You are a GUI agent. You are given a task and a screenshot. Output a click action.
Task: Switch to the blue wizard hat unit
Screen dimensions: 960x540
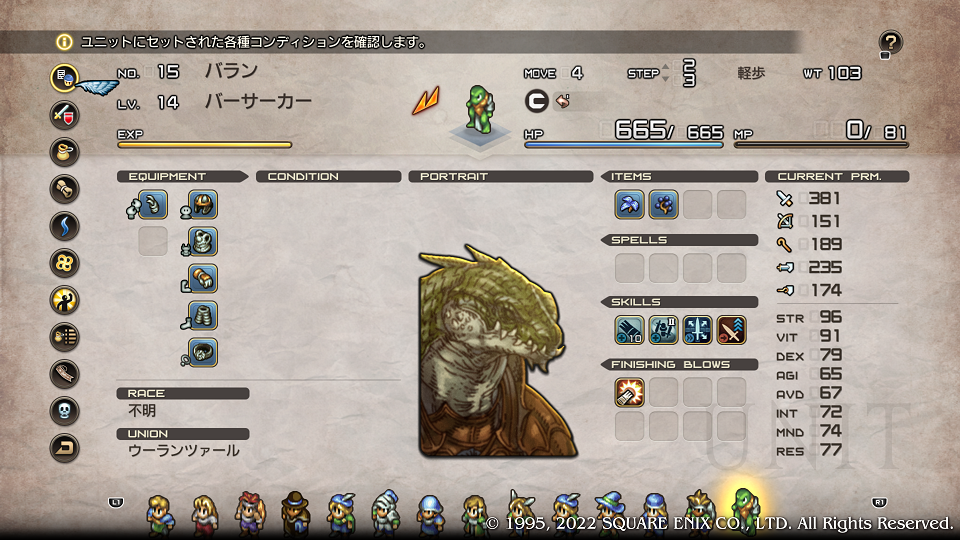pyautogui.click(x=609, y=512)
